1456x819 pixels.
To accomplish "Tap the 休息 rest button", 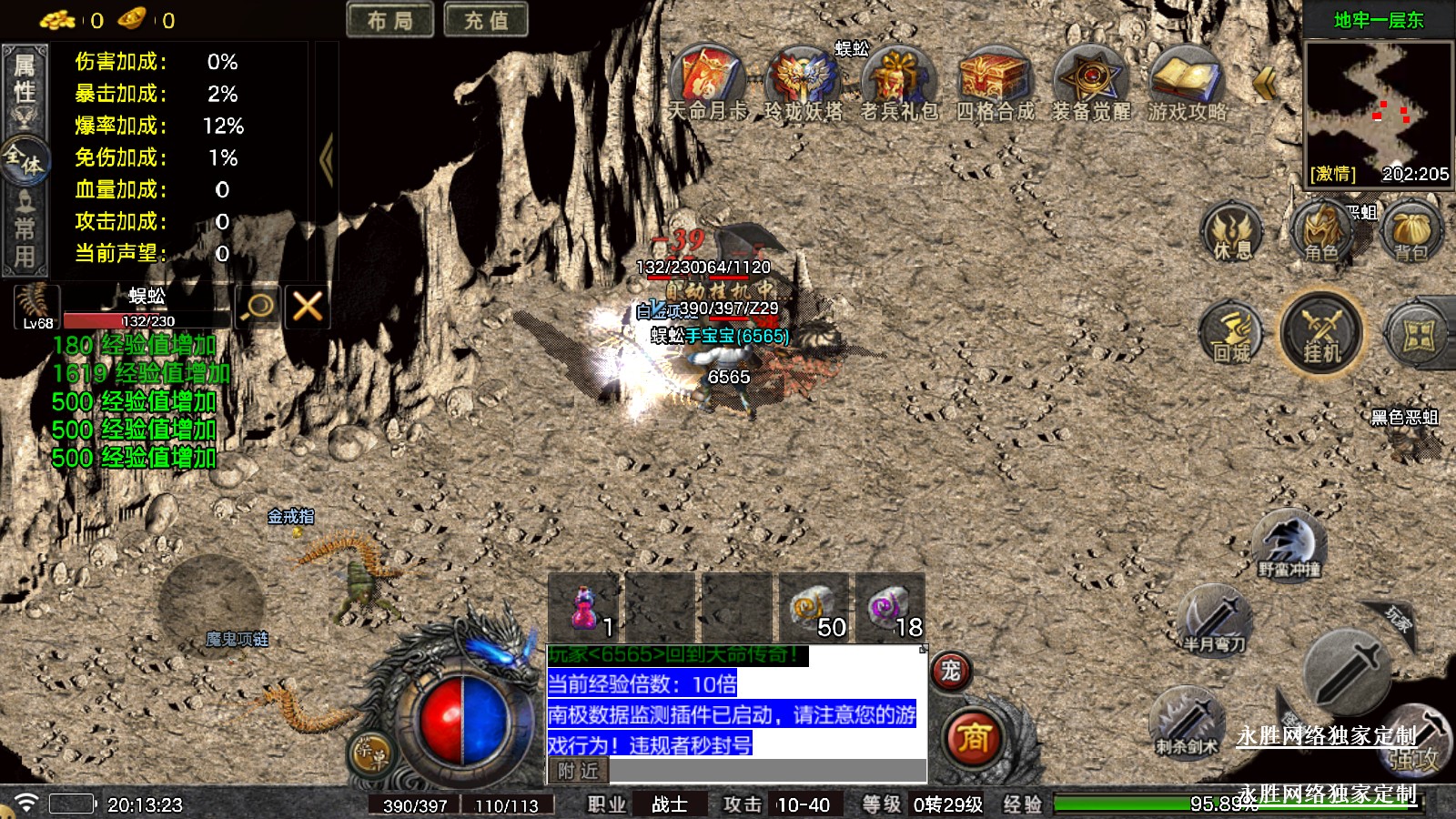I will pyautogui.click(x=1232, y=232).
